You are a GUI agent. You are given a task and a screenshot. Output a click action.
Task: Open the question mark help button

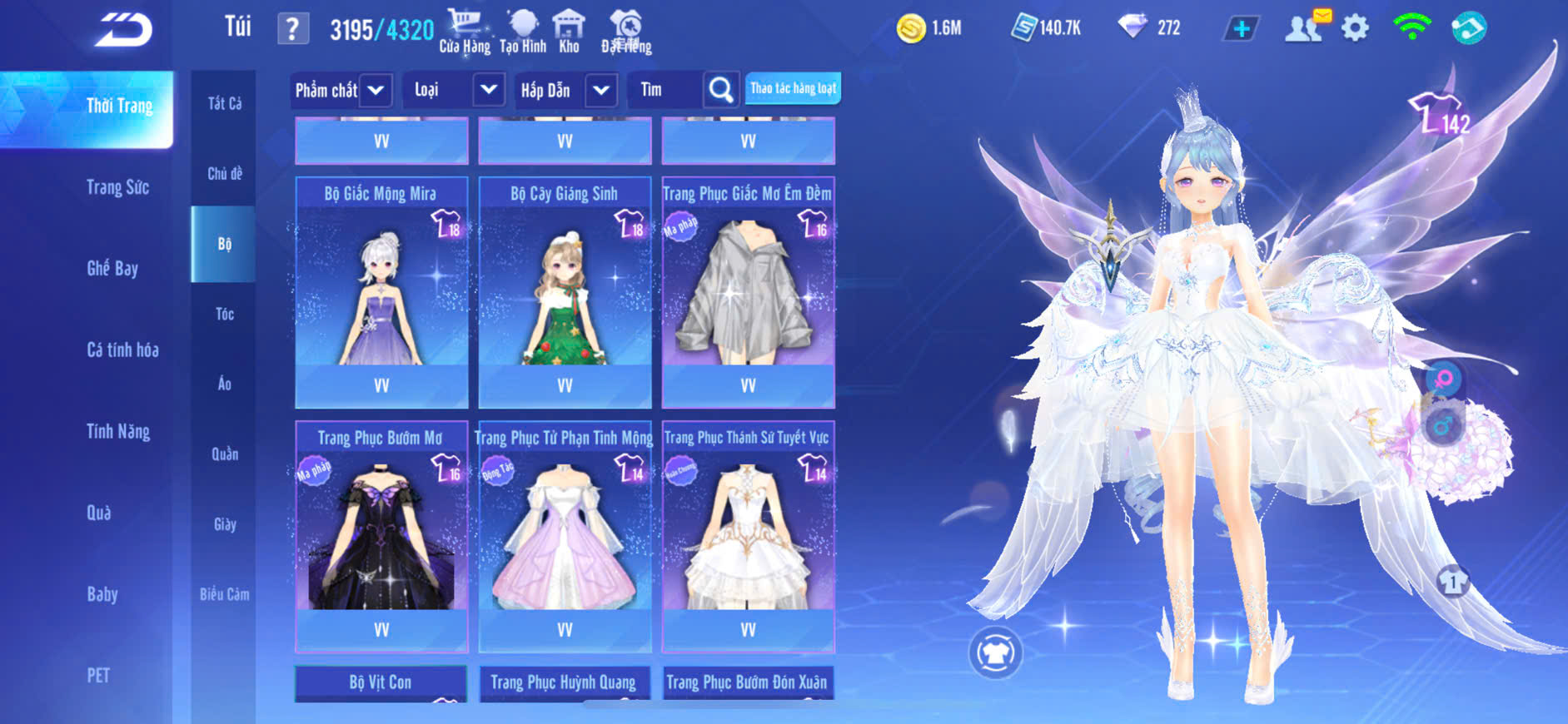tap(292, 29)
